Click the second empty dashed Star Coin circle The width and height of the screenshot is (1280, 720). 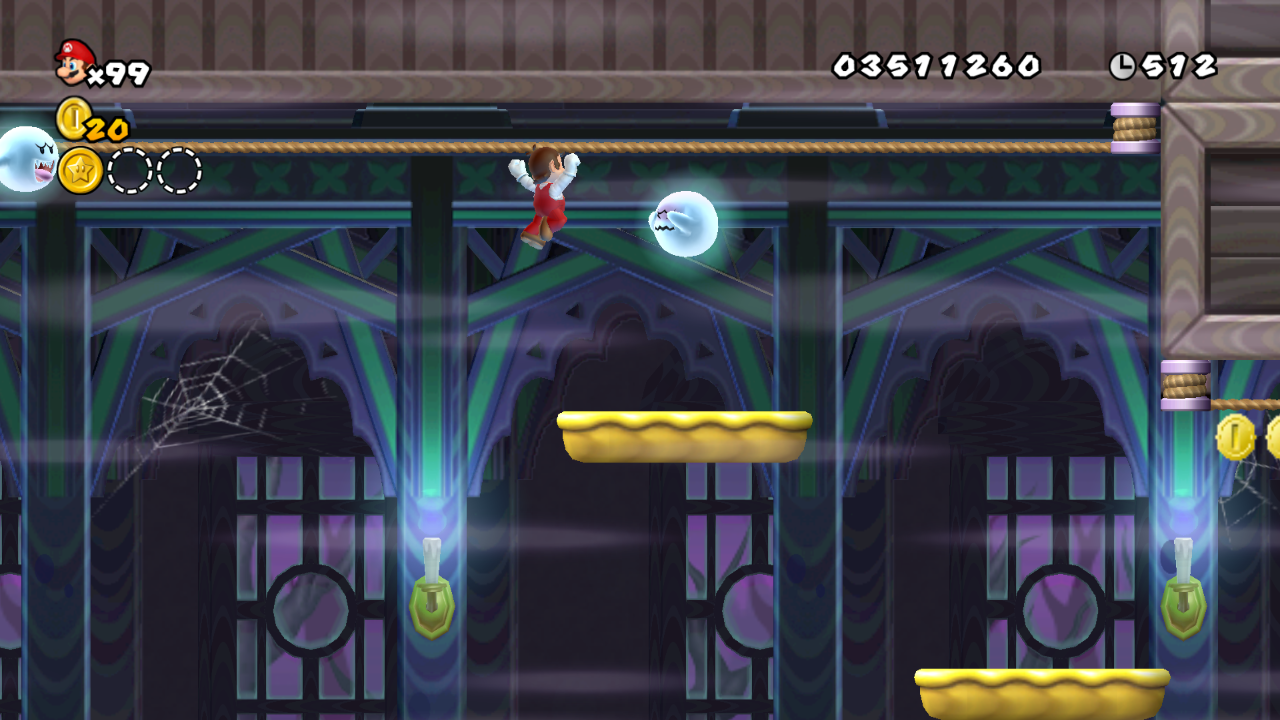pos(178,170)
